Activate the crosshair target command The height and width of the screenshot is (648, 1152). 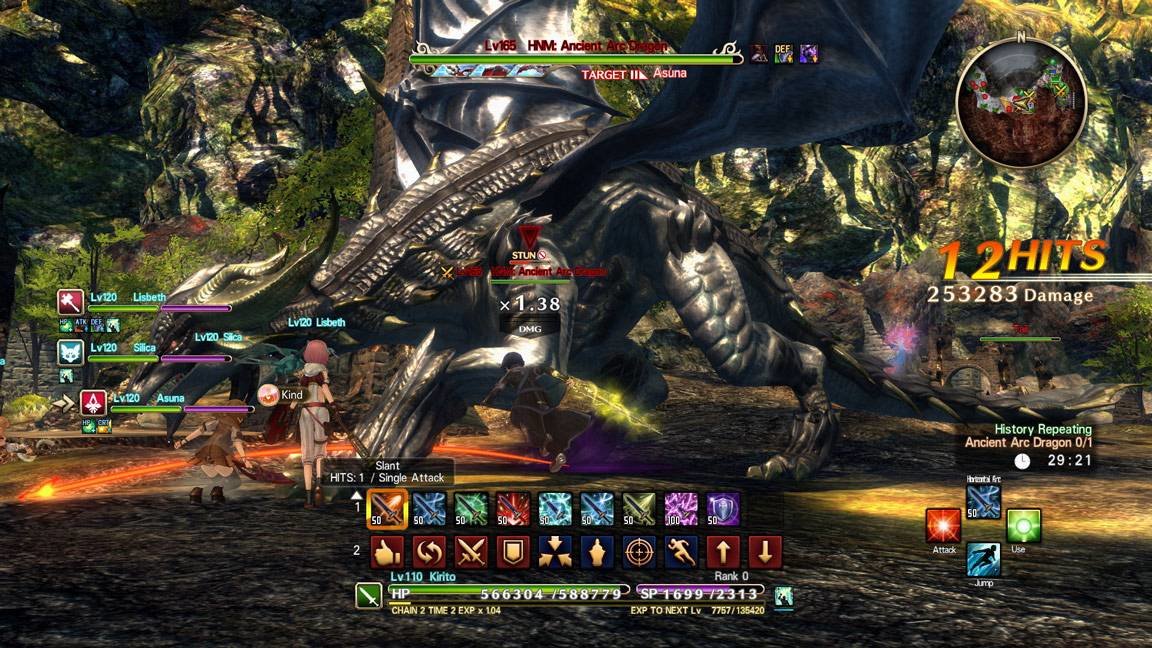tap(639, 552)
